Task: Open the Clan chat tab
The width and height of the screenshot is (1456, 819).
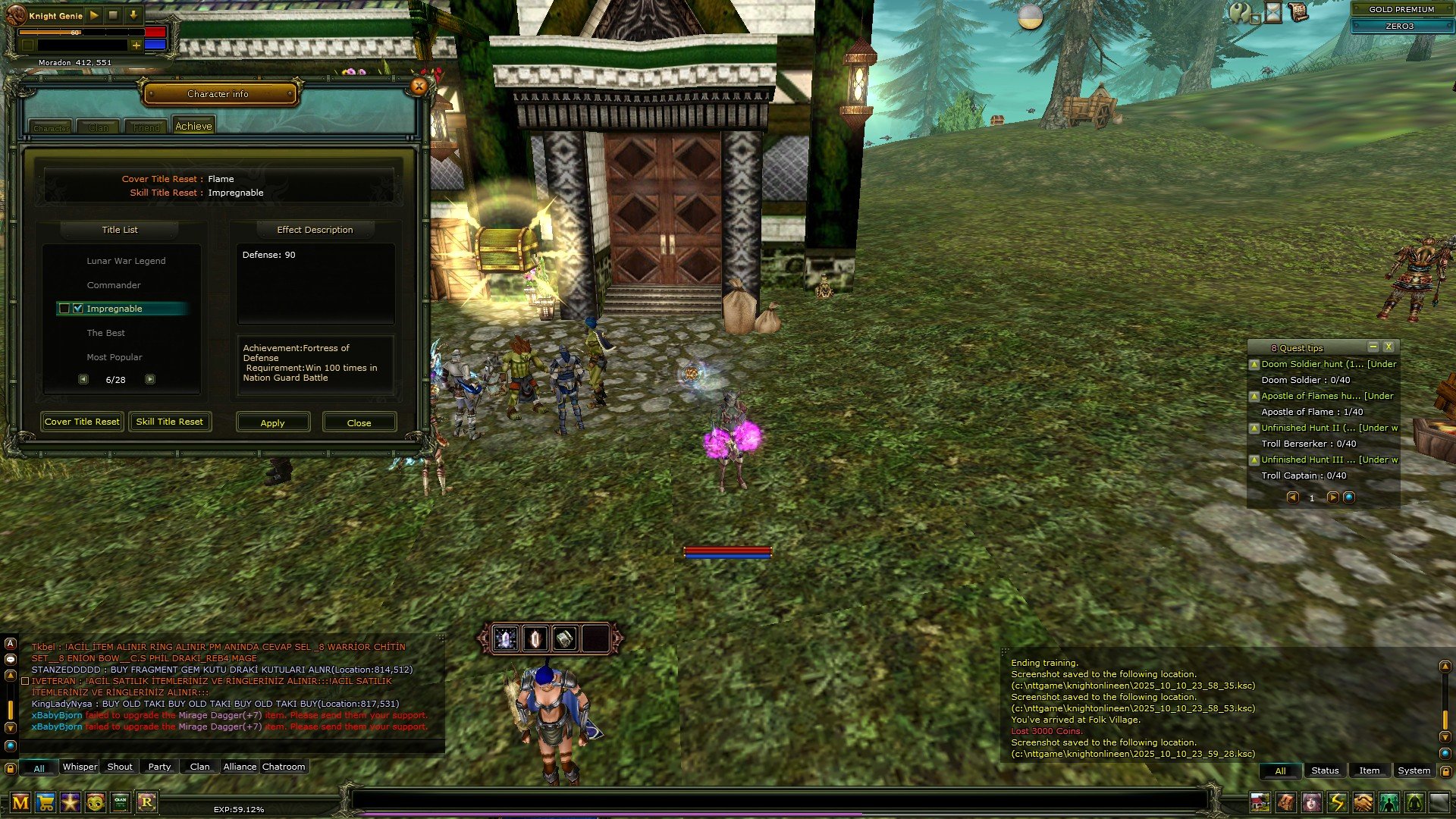Action: (x=200, y=767)
